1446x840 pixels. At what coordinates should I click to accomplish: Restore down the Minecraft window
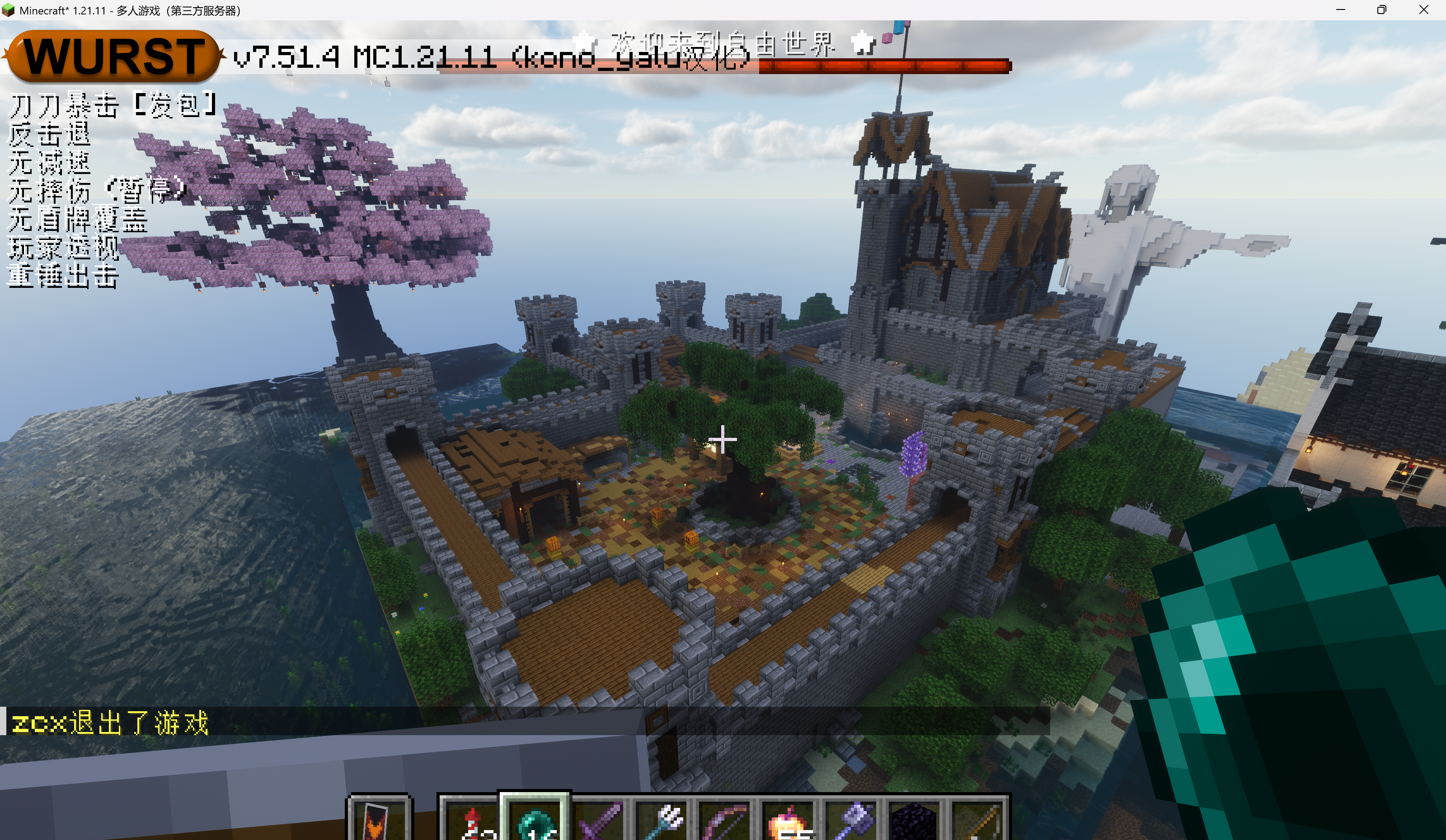[1382, 10]
